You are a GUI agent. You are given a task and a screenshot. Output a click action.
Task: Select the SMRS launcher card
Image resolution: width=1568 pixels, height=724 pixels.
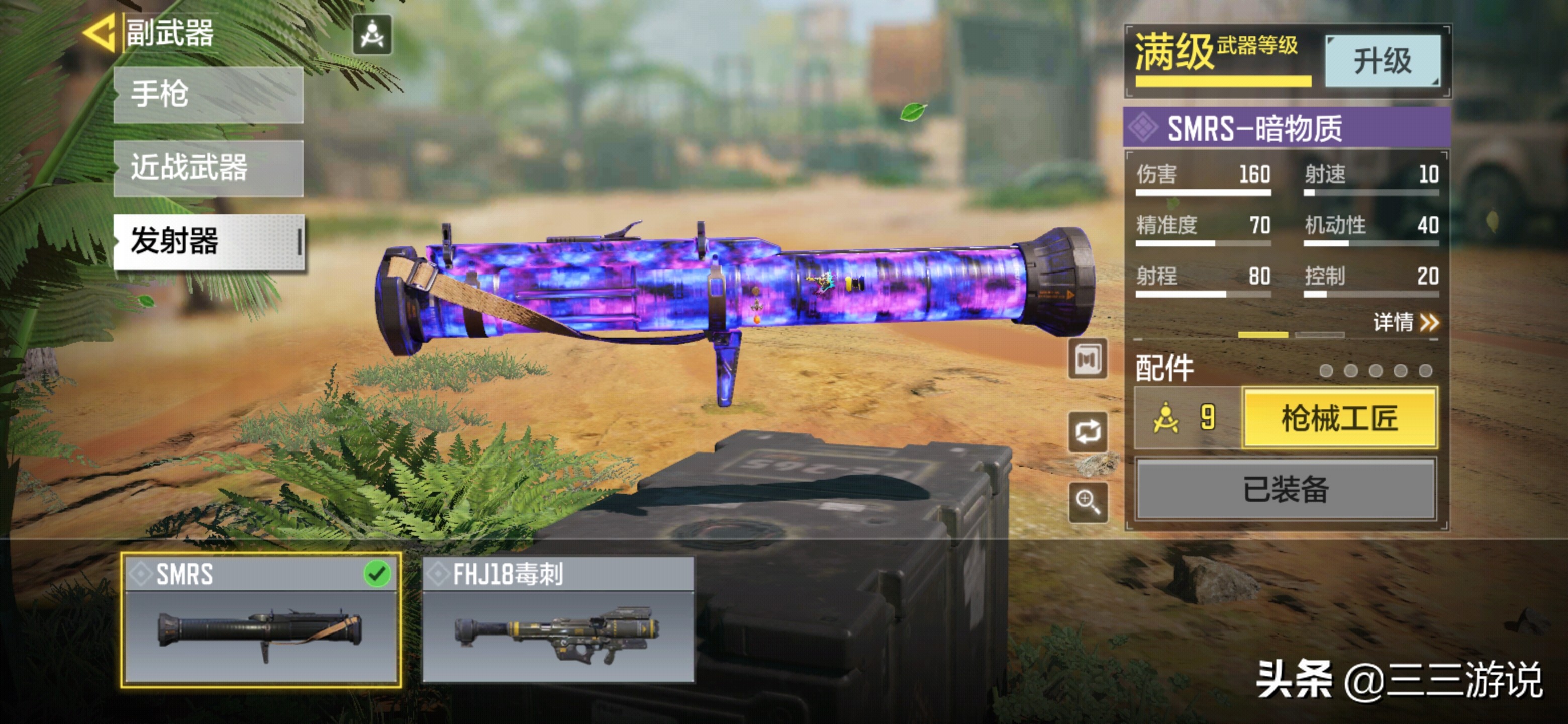tap(260, 620)
